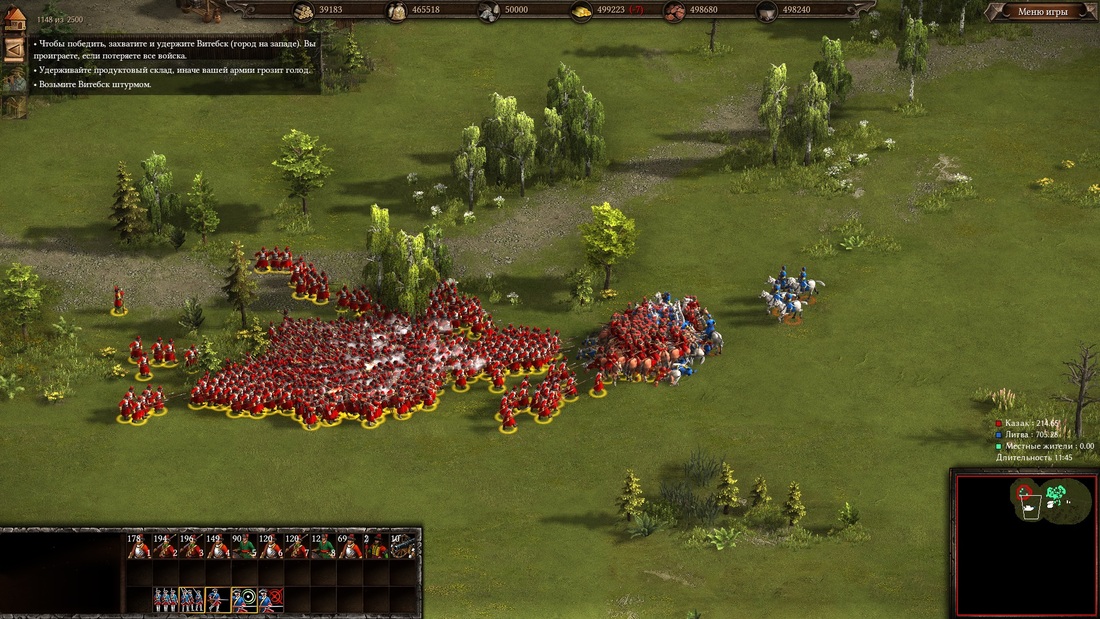
Task: Select the unit group with 194 soldiers
Action: (164, 546)
